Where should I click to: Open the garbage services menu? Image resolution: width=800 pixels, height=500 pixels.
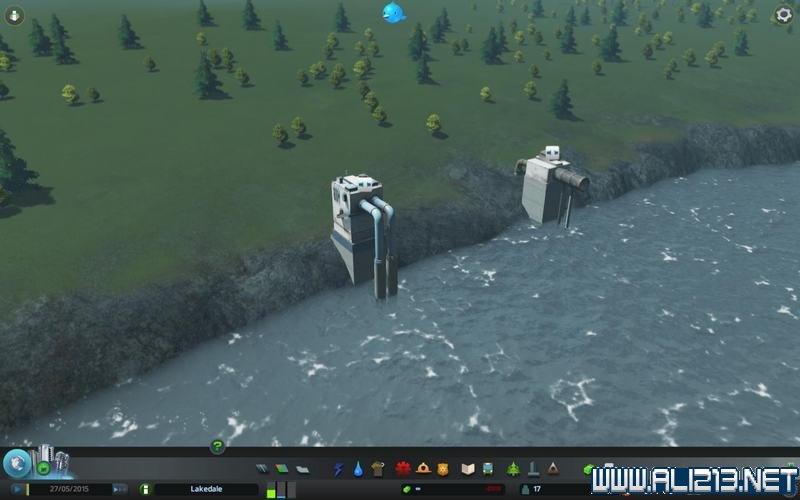tap(377, 468)
